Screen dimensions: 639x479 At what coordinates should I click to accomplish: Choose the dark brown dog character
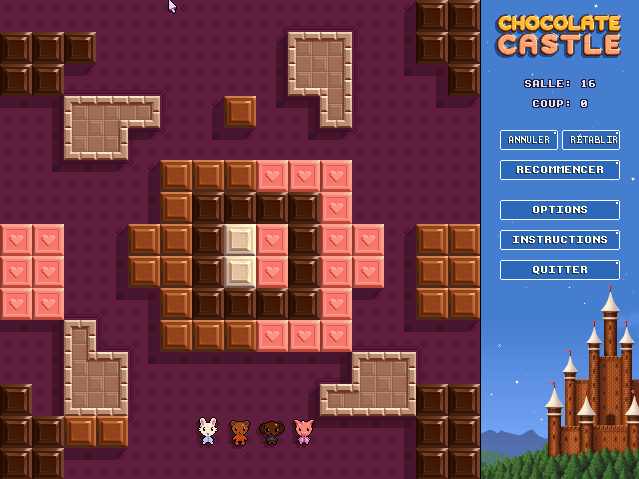[x=272, y=431]
